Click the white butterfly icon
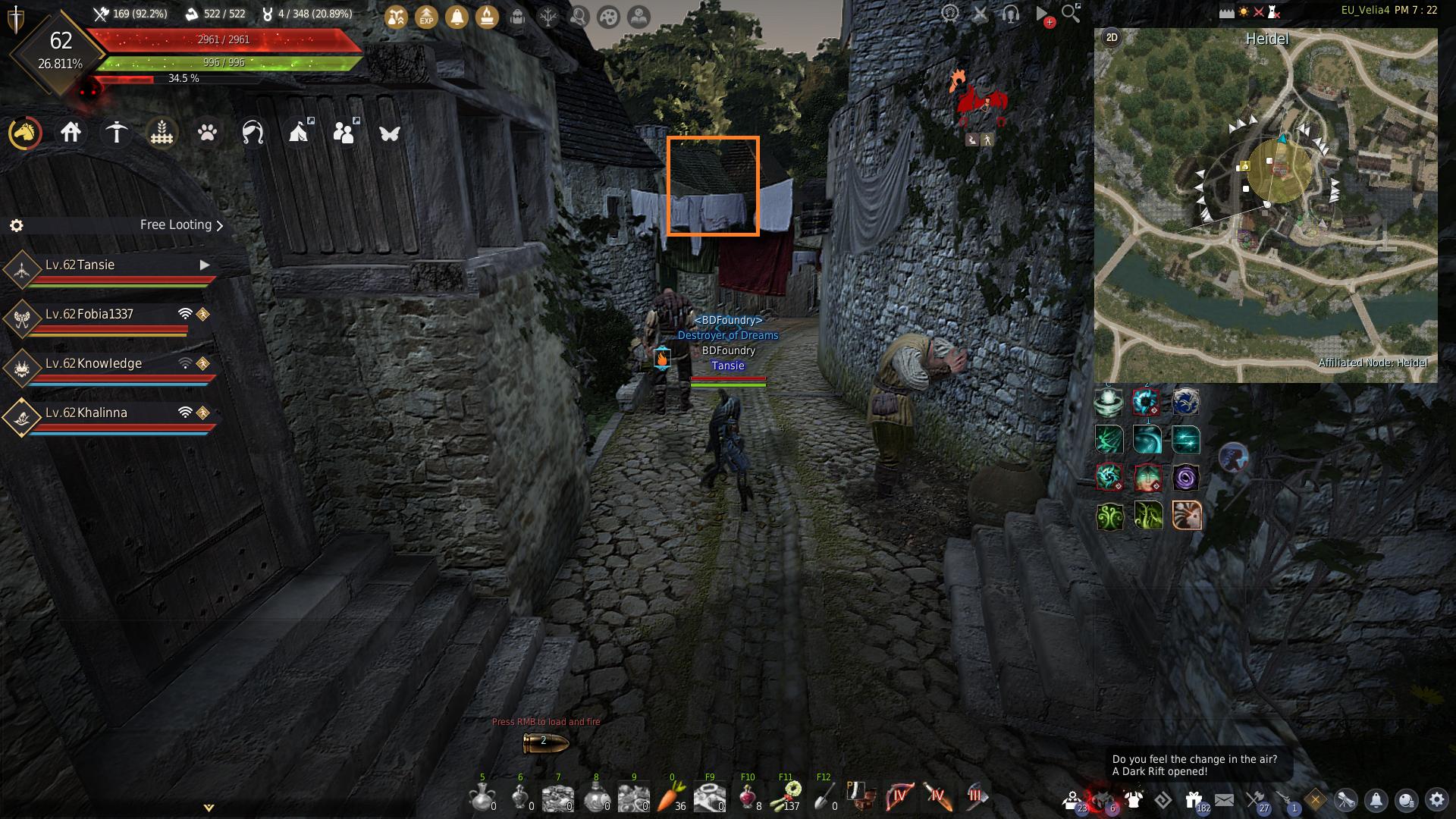 click(x=390, y=133)
